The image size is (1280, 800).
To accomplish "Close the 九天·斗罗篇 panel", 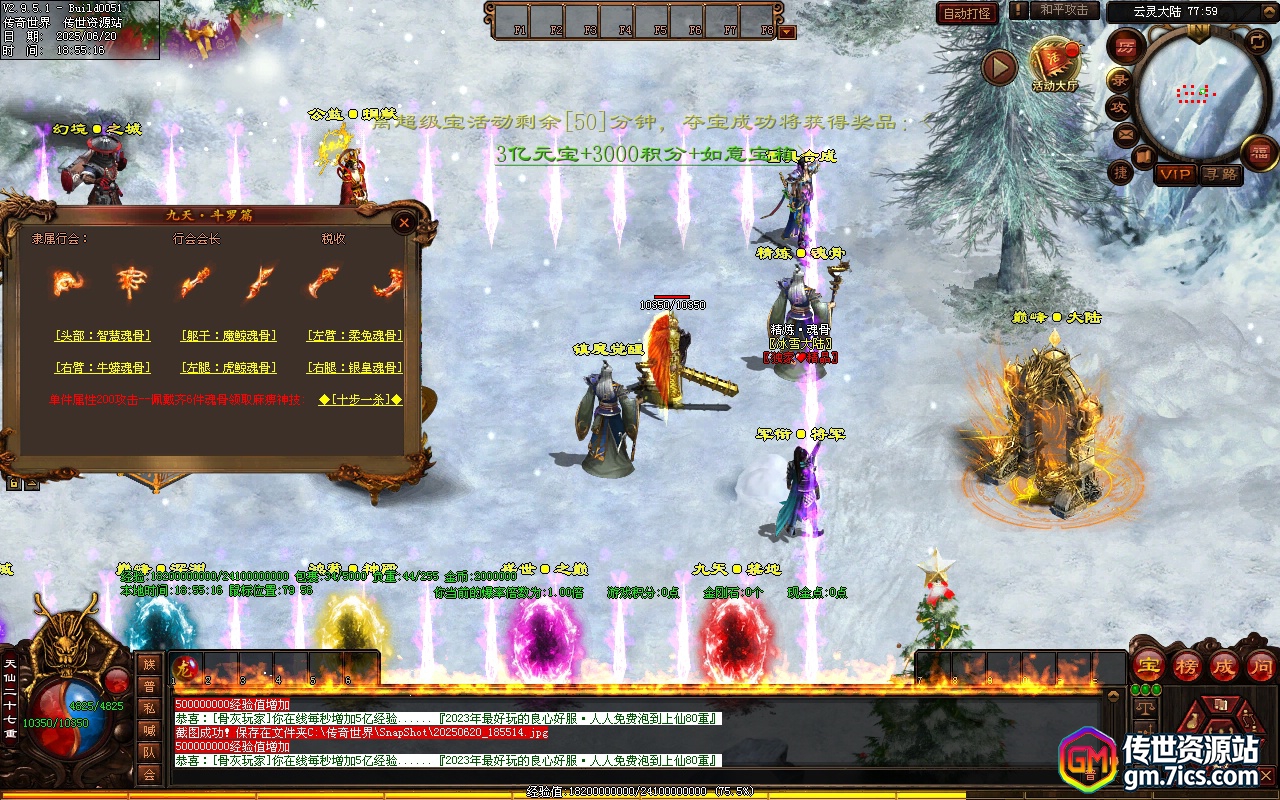I will pos(404,222).
